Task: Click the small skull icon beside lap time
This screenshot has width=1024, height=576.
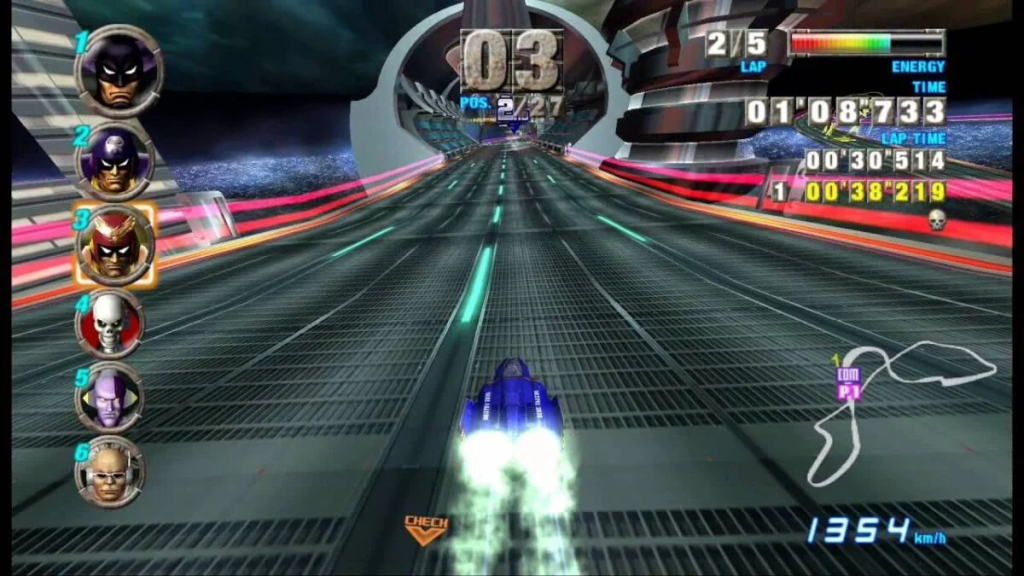Action: point(937,220)
